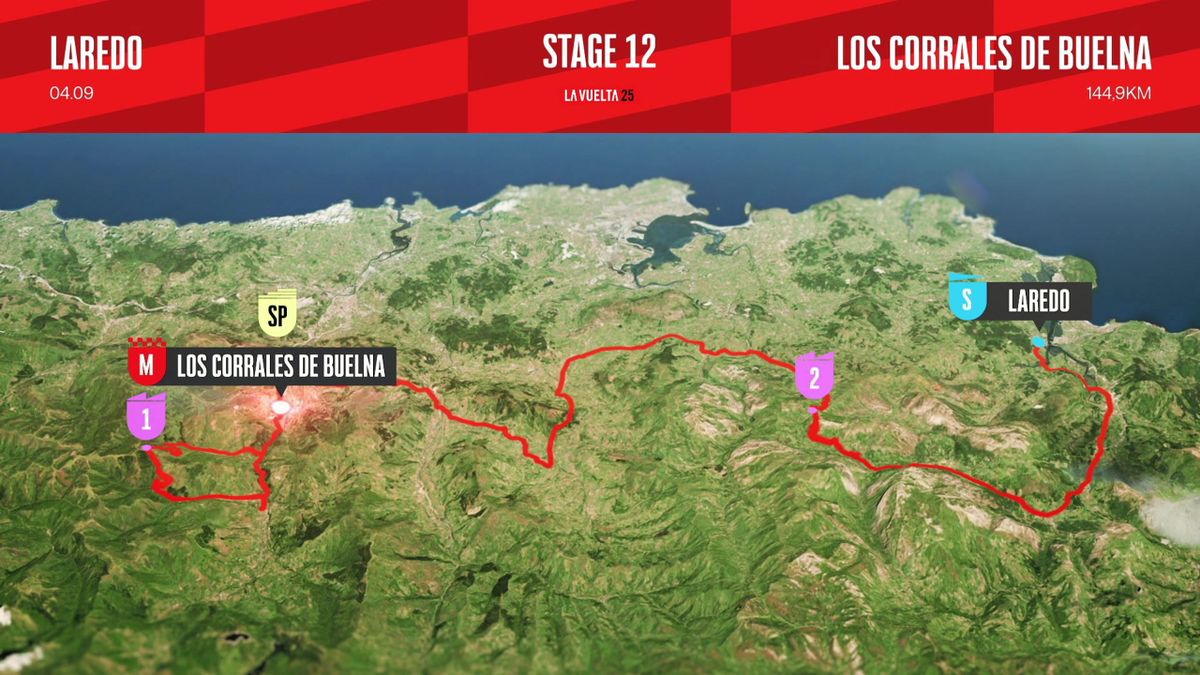Choose the yellow SP sprint marker
The width and height of the screenshot is (1200, 675).
click(277, 314)
